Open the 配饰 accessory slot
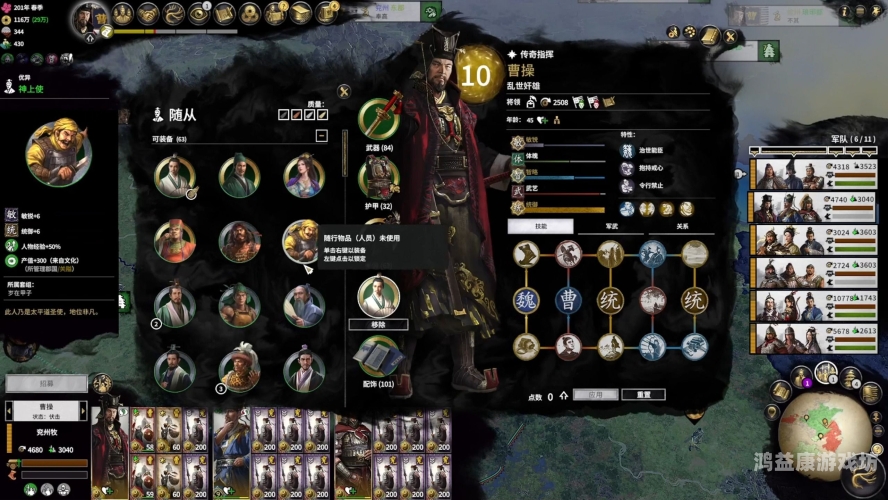 tap(378, 356)
